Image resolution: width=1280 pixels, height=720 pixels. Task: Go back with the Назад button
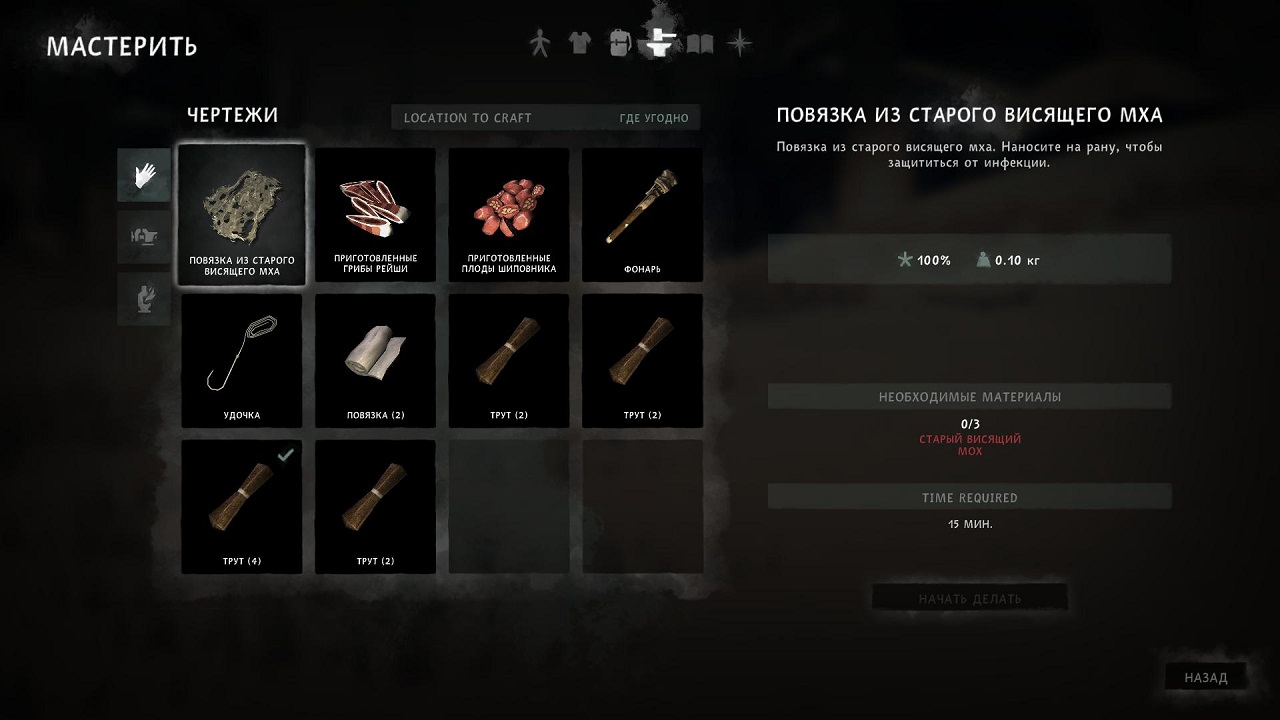[1205, 677]
